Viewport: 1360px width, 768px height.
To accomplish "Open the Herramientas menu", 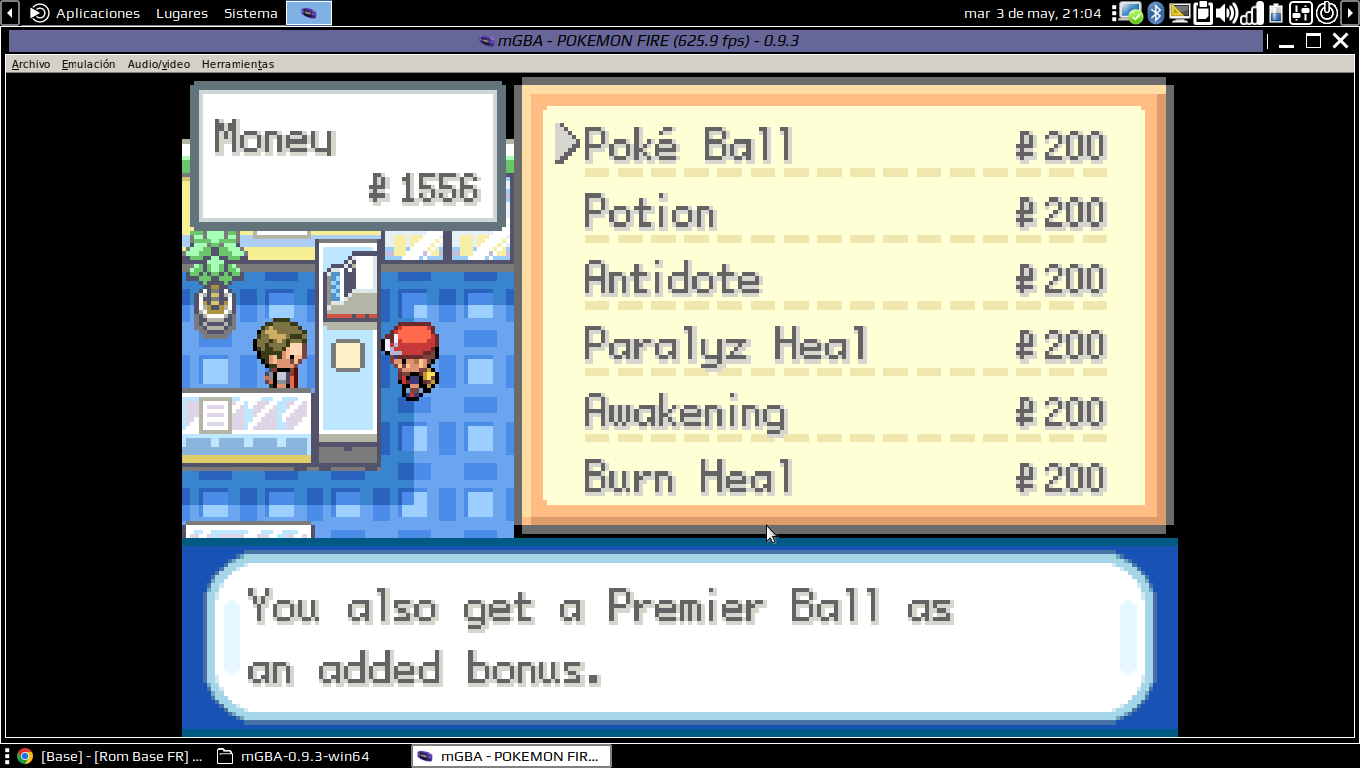I will (x=238, y=64).
